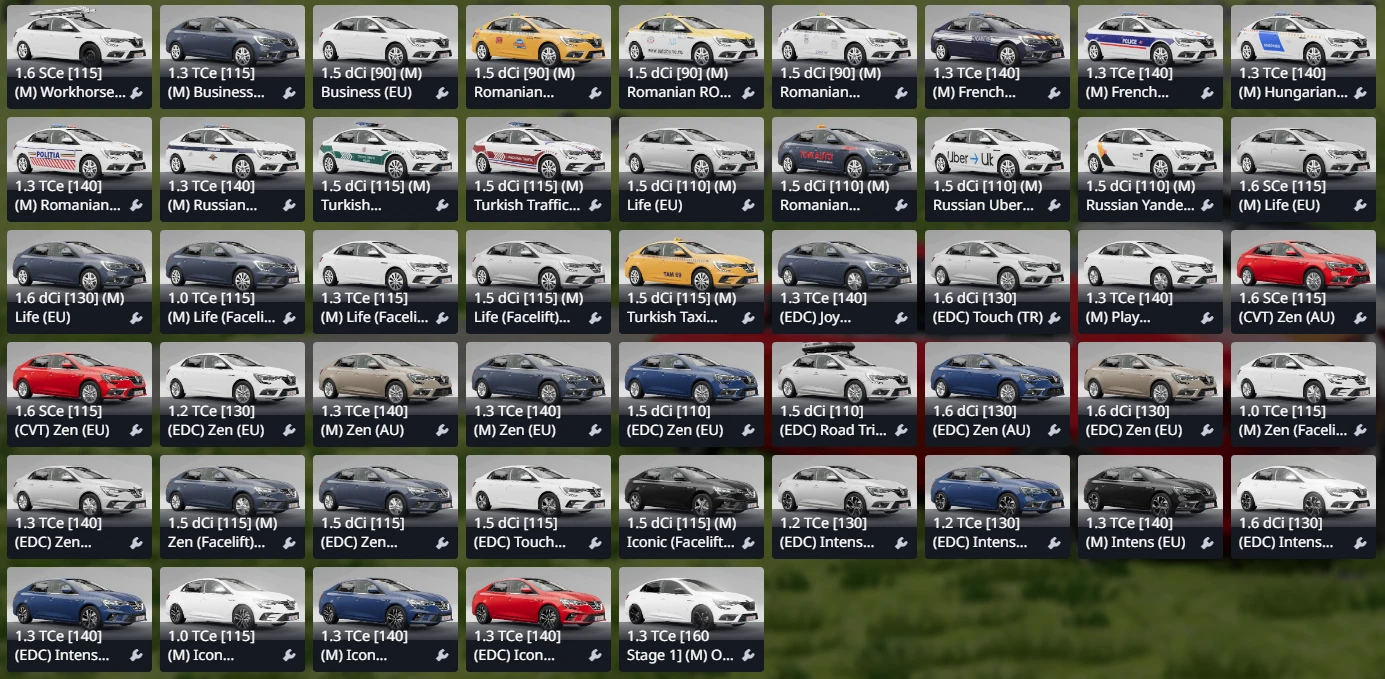Select the 1.6 SCe Workhorse configuration

tap(79, 56)
